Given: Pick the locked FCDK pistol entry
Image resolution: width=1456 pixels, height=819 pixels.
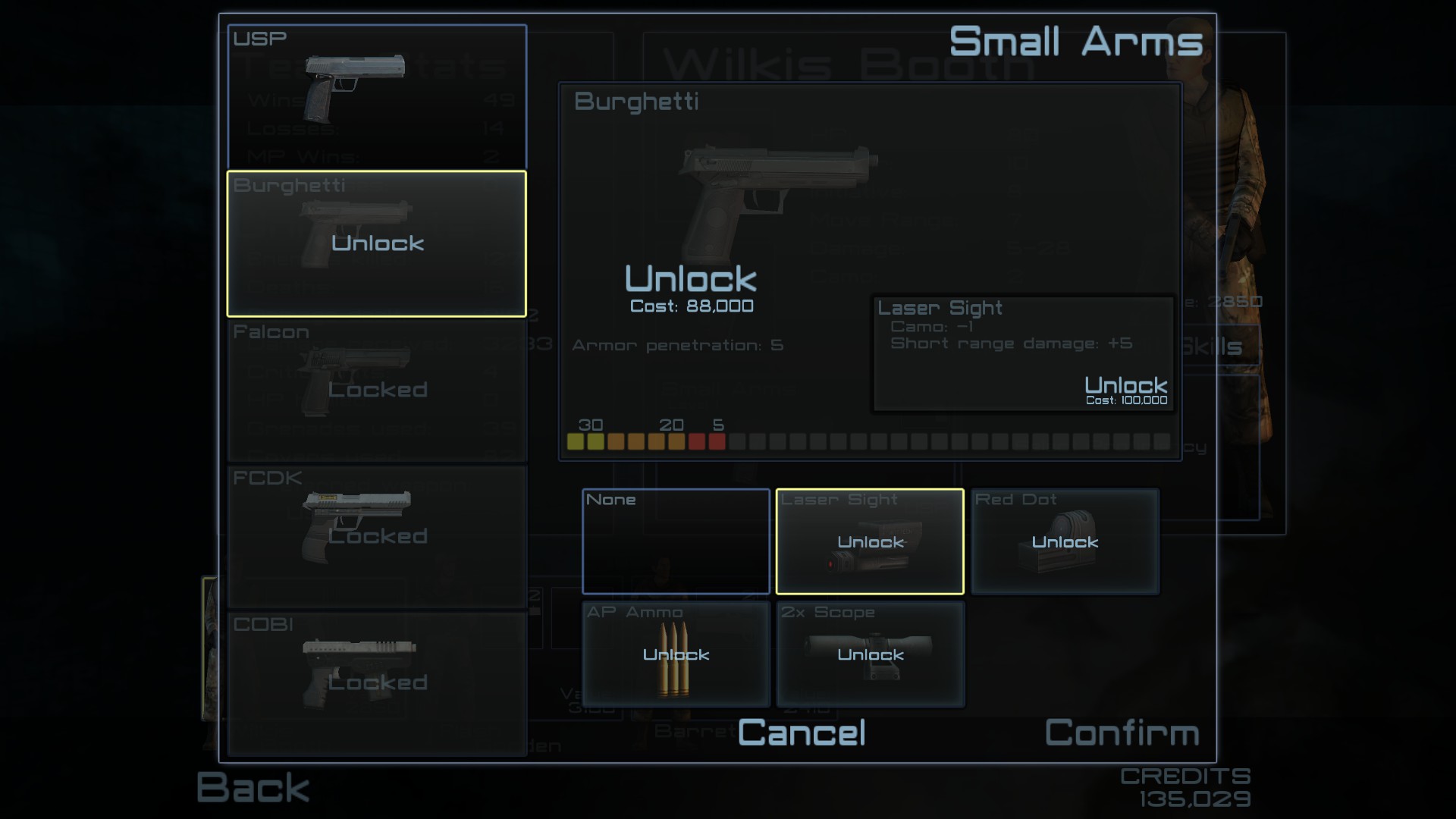Looking at the screenshot, I should tap(377, 536).
